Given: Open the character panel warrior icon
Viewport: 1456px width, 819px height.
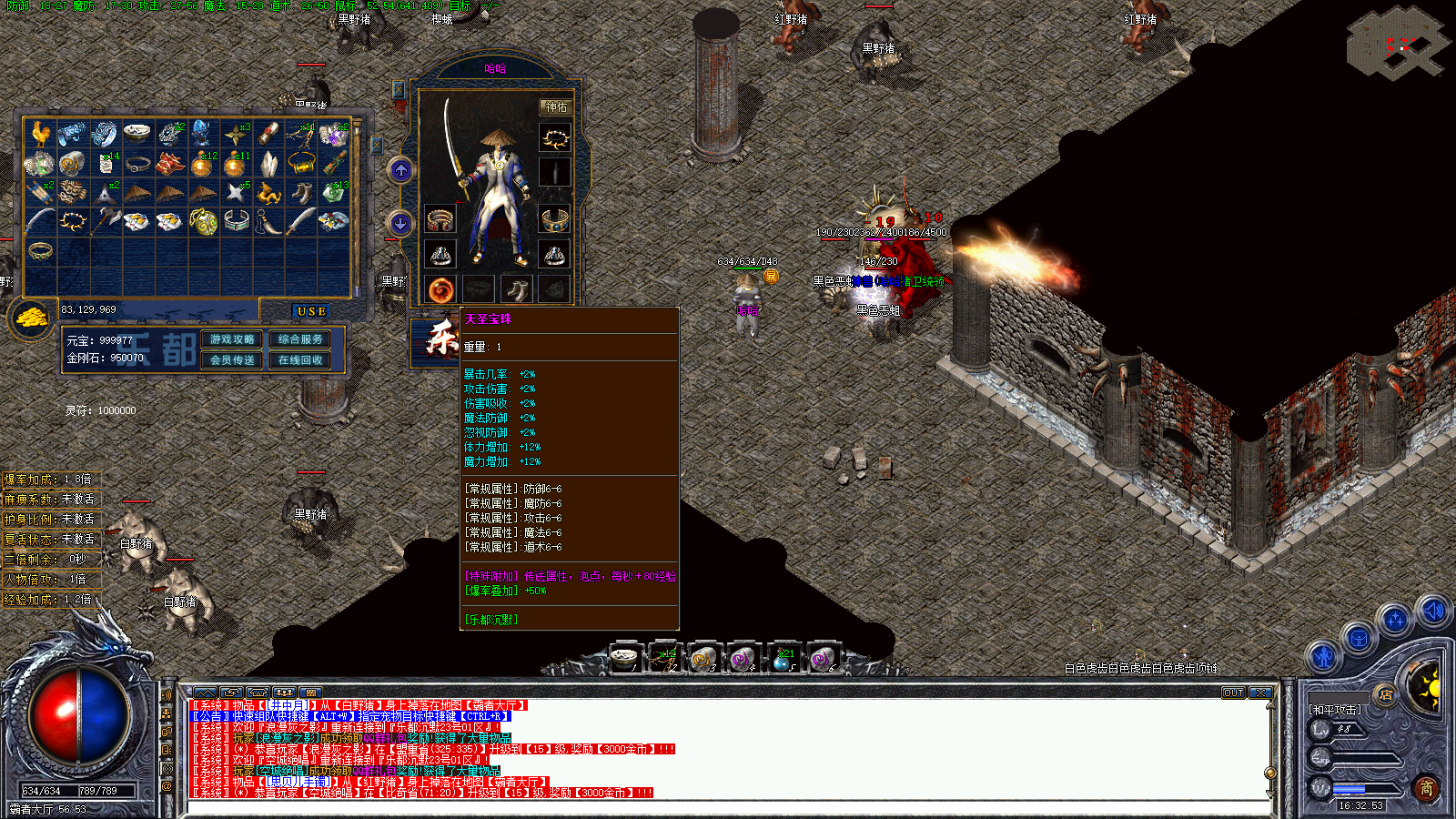Looking at the screenshot, I should [1323, 656].
